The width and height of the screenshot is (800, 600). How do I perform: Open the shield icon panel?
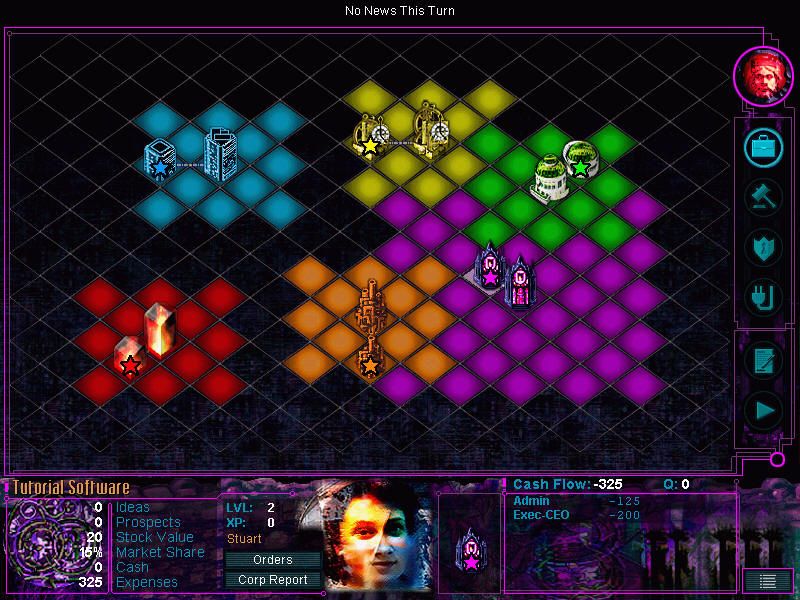(x=763, y=246)
